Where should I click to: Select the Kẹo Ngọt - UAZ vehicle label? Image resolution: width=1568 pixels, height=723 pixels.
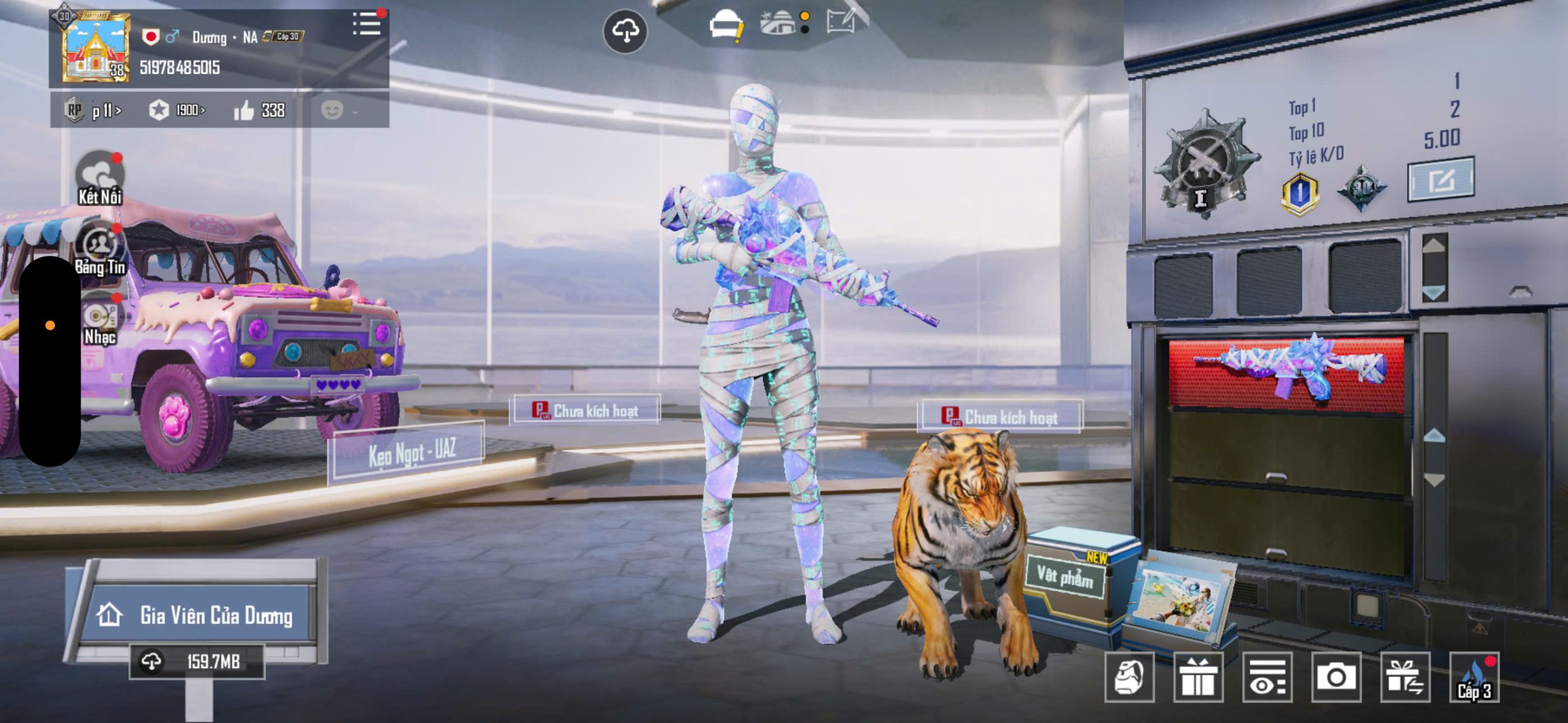(412, 453)
